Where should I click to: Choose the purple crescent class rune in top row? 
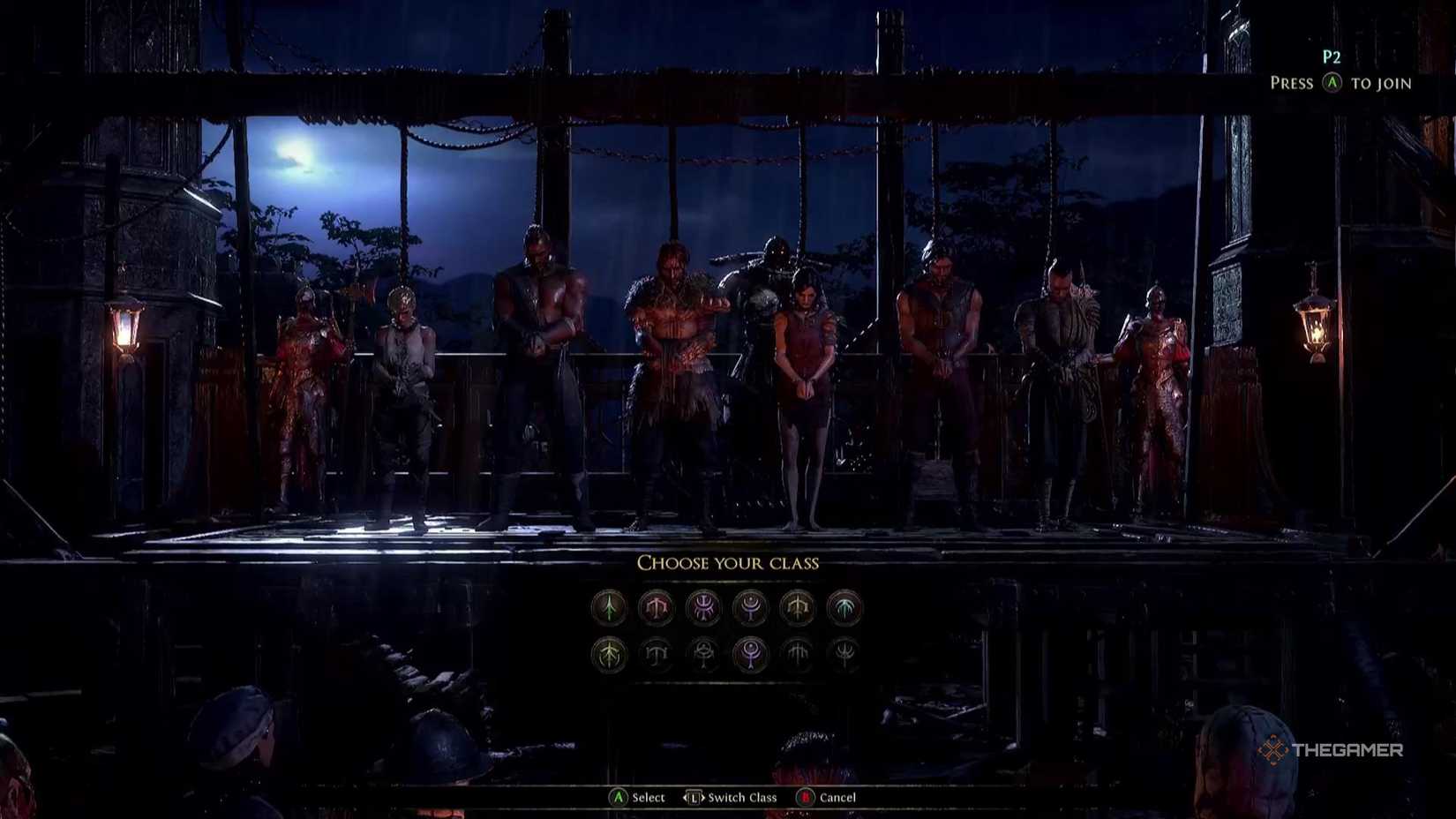(749, 609)
